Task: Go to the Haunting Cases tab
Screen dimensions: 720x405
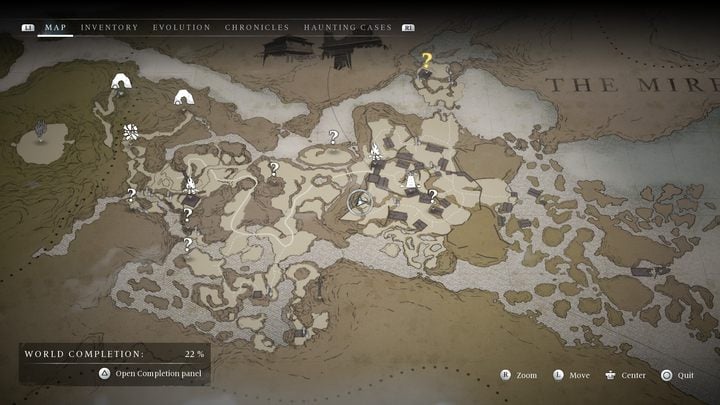Action: coord(347,27)
